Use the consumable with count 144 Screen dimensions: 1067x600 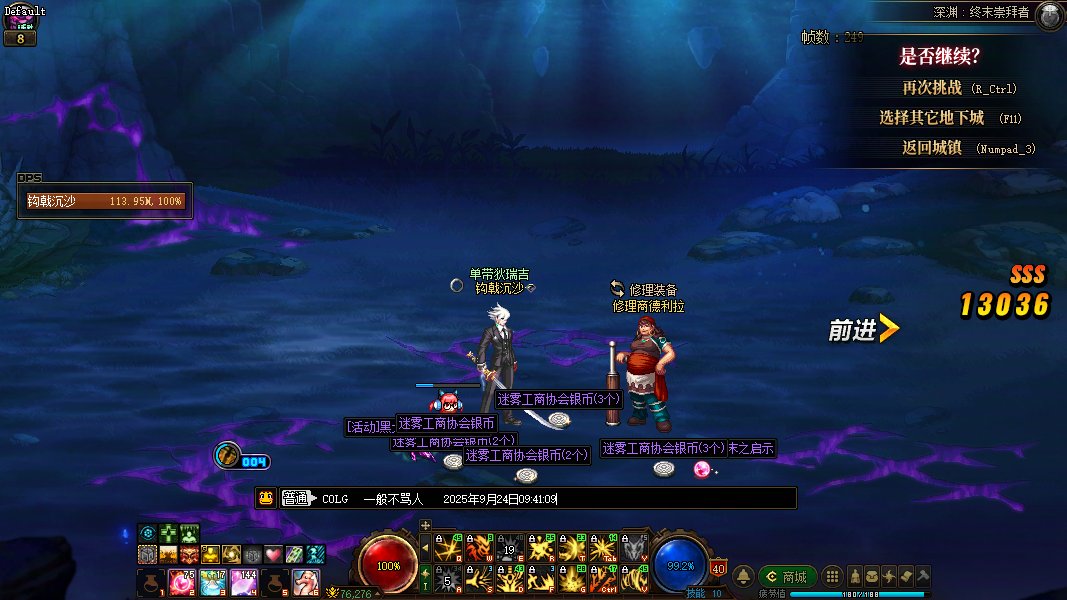coord(244,581)
